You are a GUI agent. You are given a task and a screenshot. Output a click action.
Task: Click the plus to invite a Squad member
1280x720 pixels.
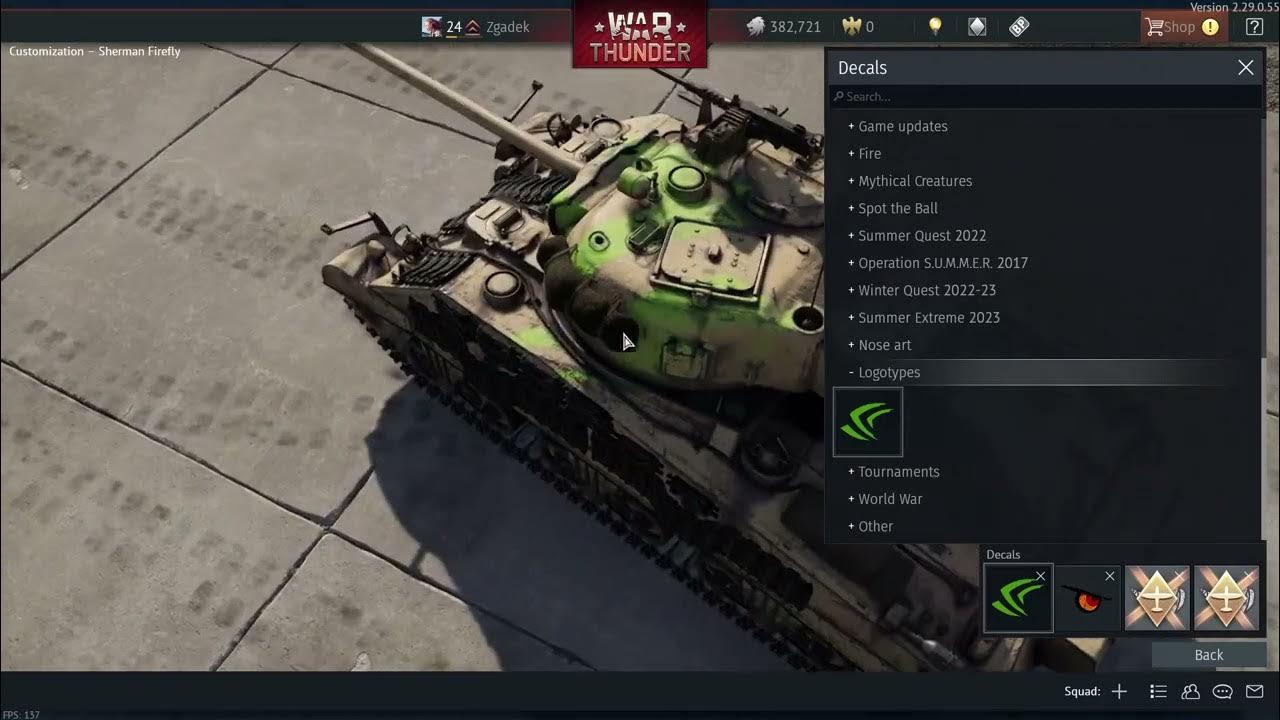coord(1119,691)
